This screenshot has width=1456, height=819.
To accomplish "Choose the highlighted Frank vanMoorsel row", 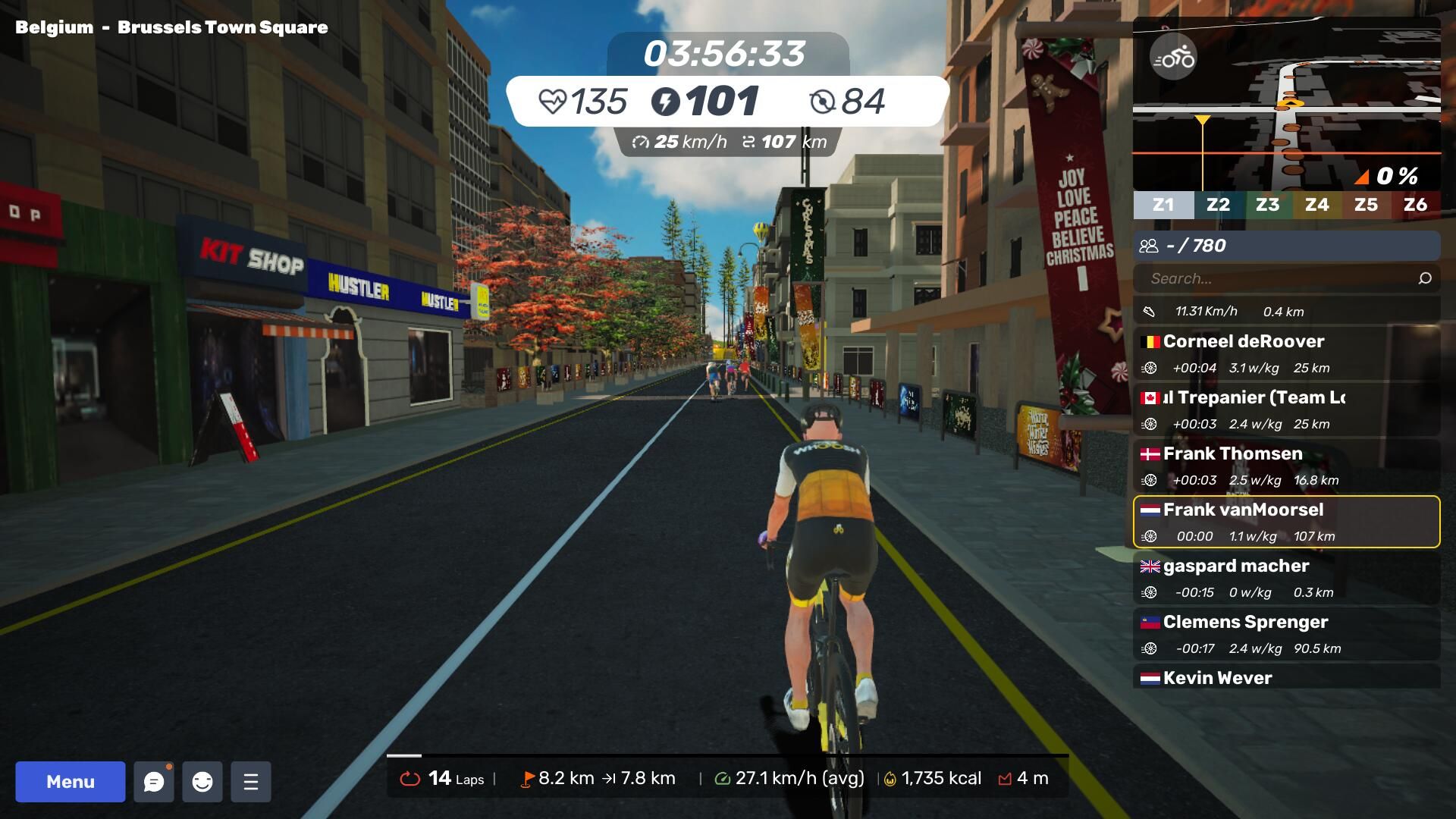I will tap(1286, 522).
